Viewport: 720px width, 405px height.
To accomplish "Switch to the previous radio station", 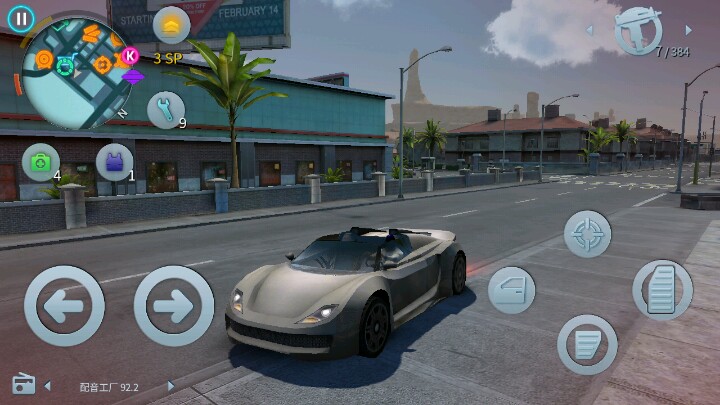I will coord(47,386).
